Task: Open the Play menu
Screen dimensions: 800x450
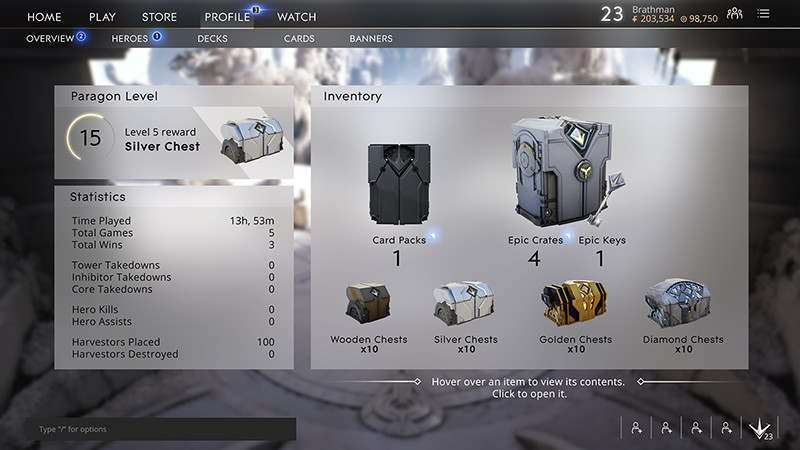Action: 102,17
